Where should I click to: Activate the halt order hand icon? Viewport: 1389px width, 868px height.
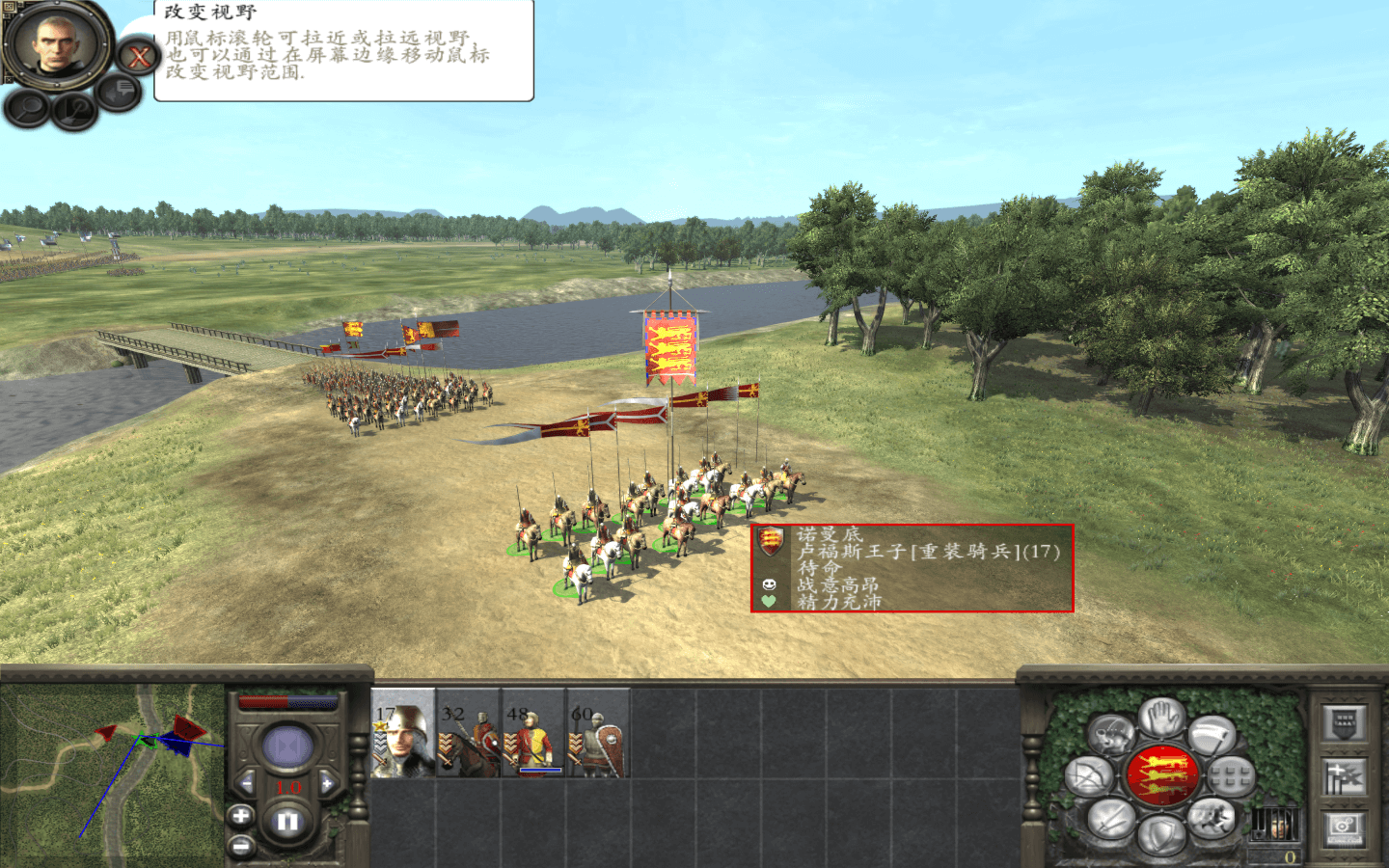tap(1162, 718)
